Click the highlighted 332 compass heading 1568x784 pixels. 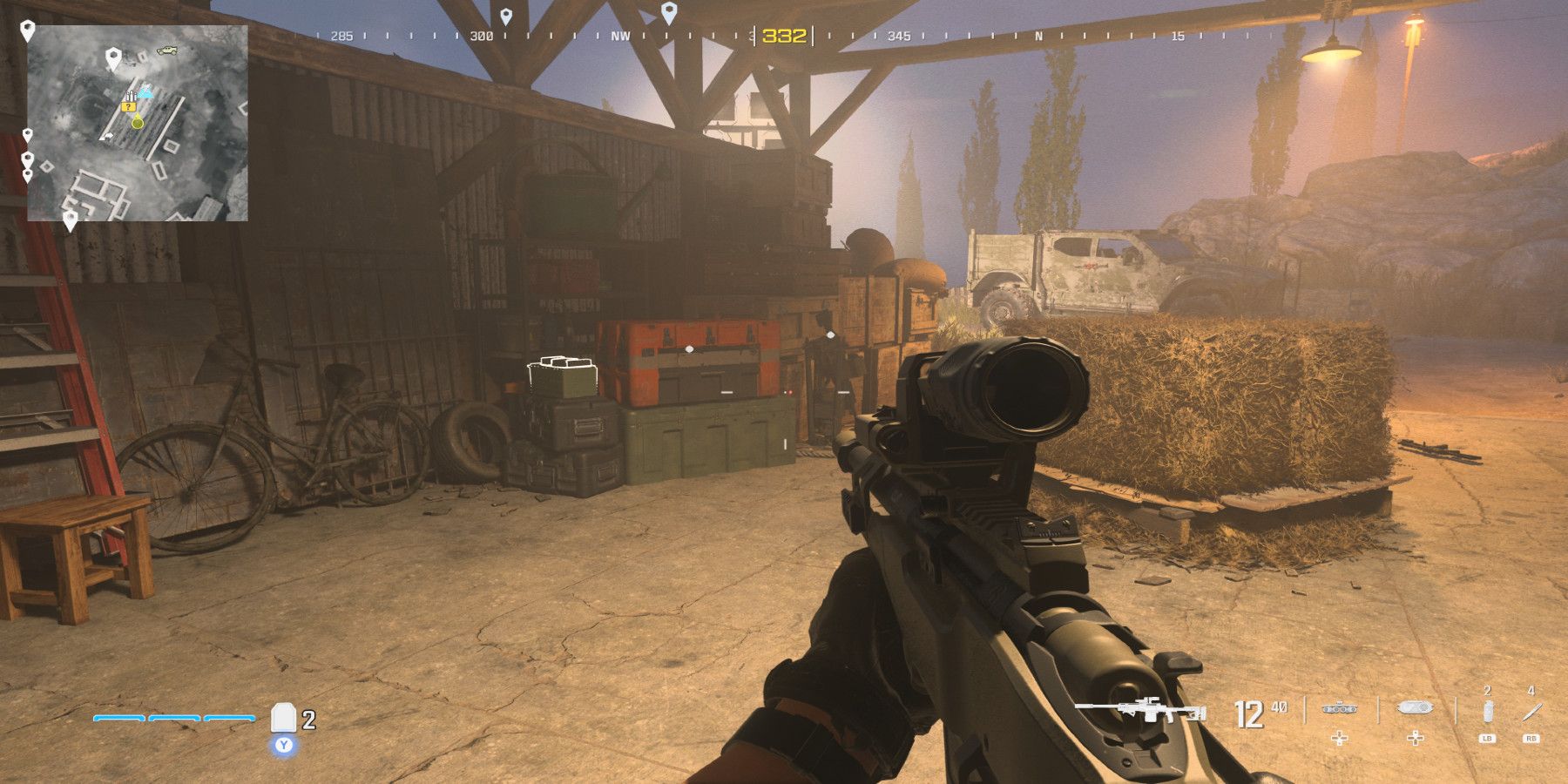click(783, 33)
